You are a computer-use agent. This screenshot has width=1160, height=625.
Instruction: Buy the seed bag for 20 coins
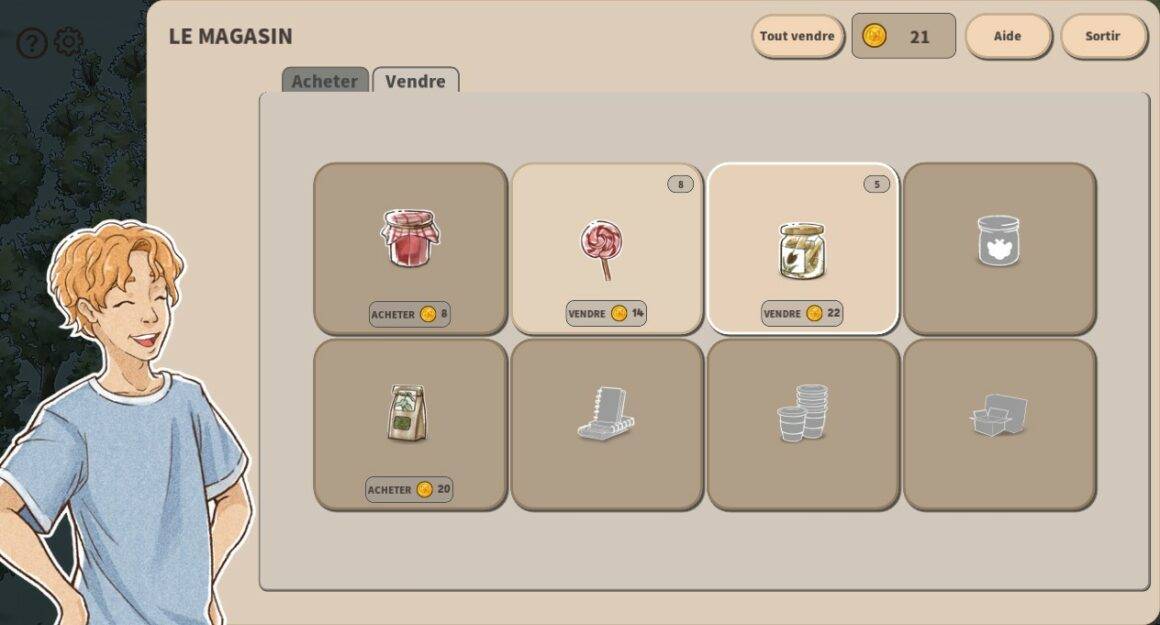(409, 489)
